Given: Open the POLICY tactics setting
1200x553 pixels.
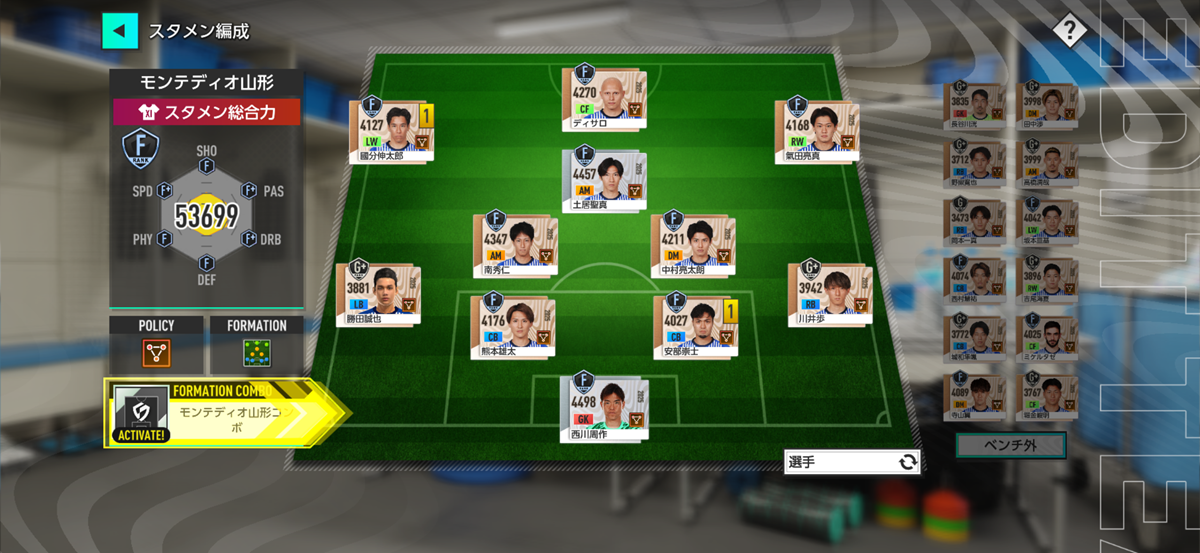Looking at the screenshot, I should click(x=156, y=352).
